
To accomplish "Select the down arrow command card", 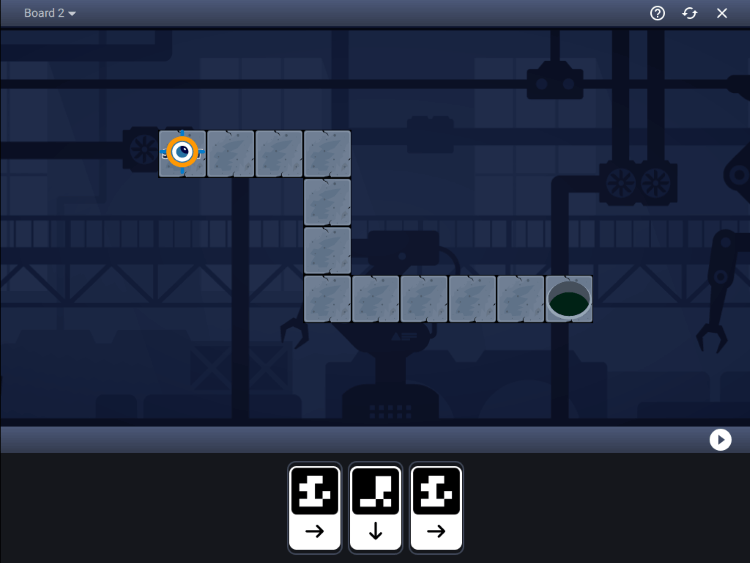I will tap(376, 507).
